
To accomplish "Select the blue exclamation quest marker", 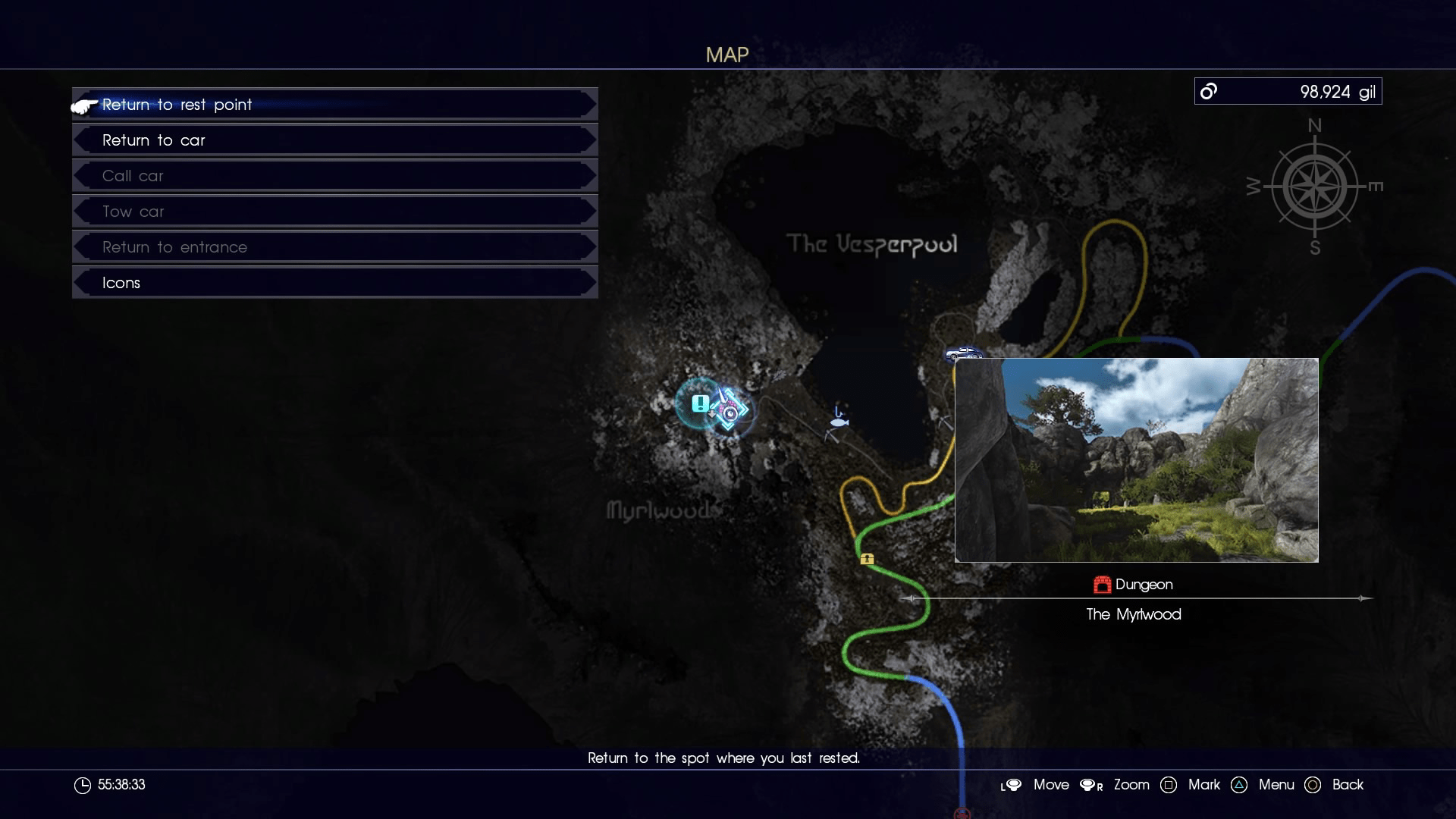I will tap(699, 404).
